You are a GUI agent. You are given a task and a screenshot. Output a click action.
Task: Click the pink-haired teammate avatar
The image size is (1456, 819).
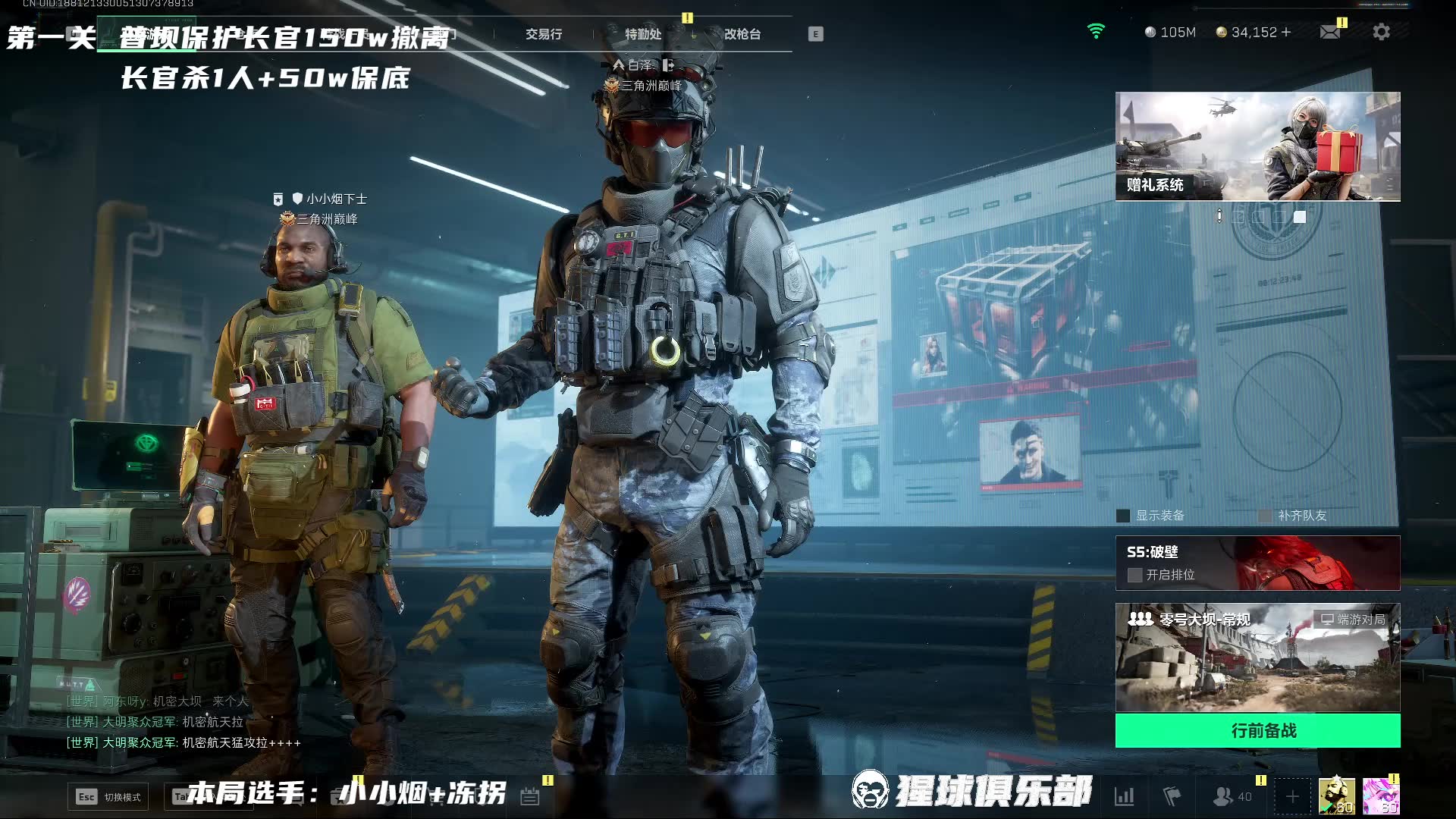tap(1380, 796)
